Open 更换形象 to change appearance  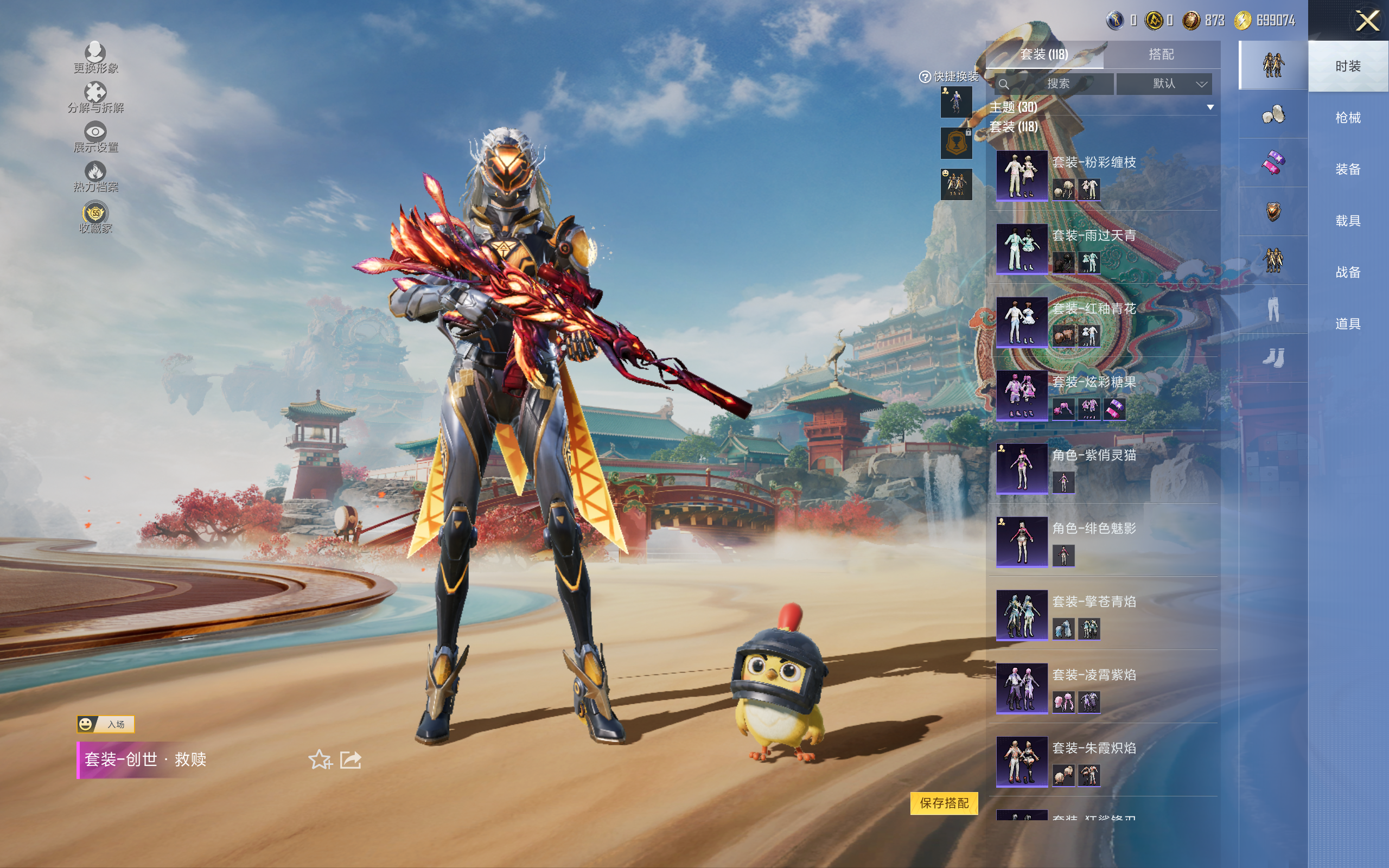pyautogui.click(x=95, y=58)
